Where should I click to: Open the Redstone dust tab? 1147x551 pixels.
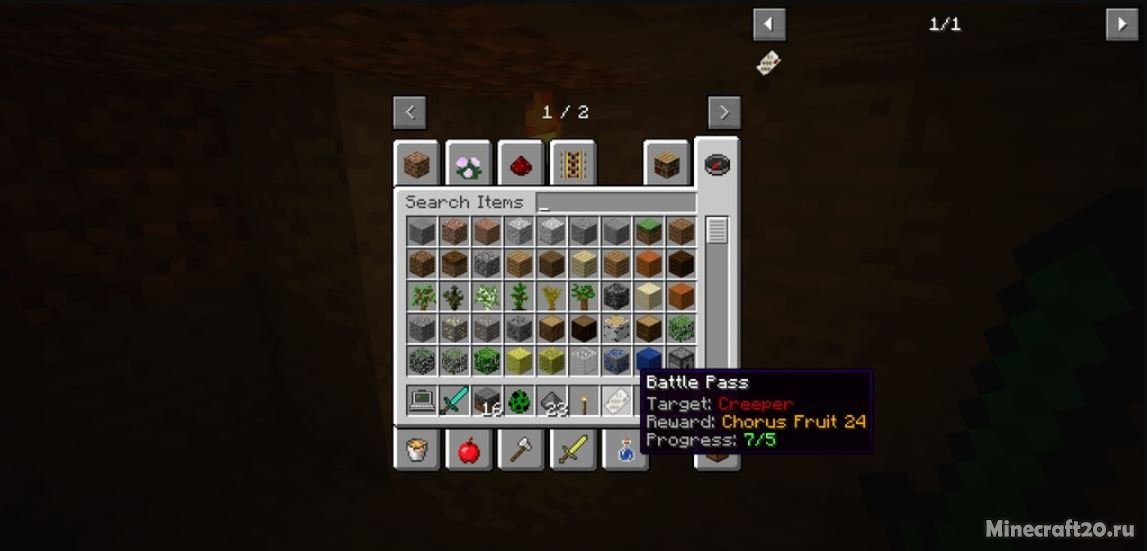(x=520, y=163)
